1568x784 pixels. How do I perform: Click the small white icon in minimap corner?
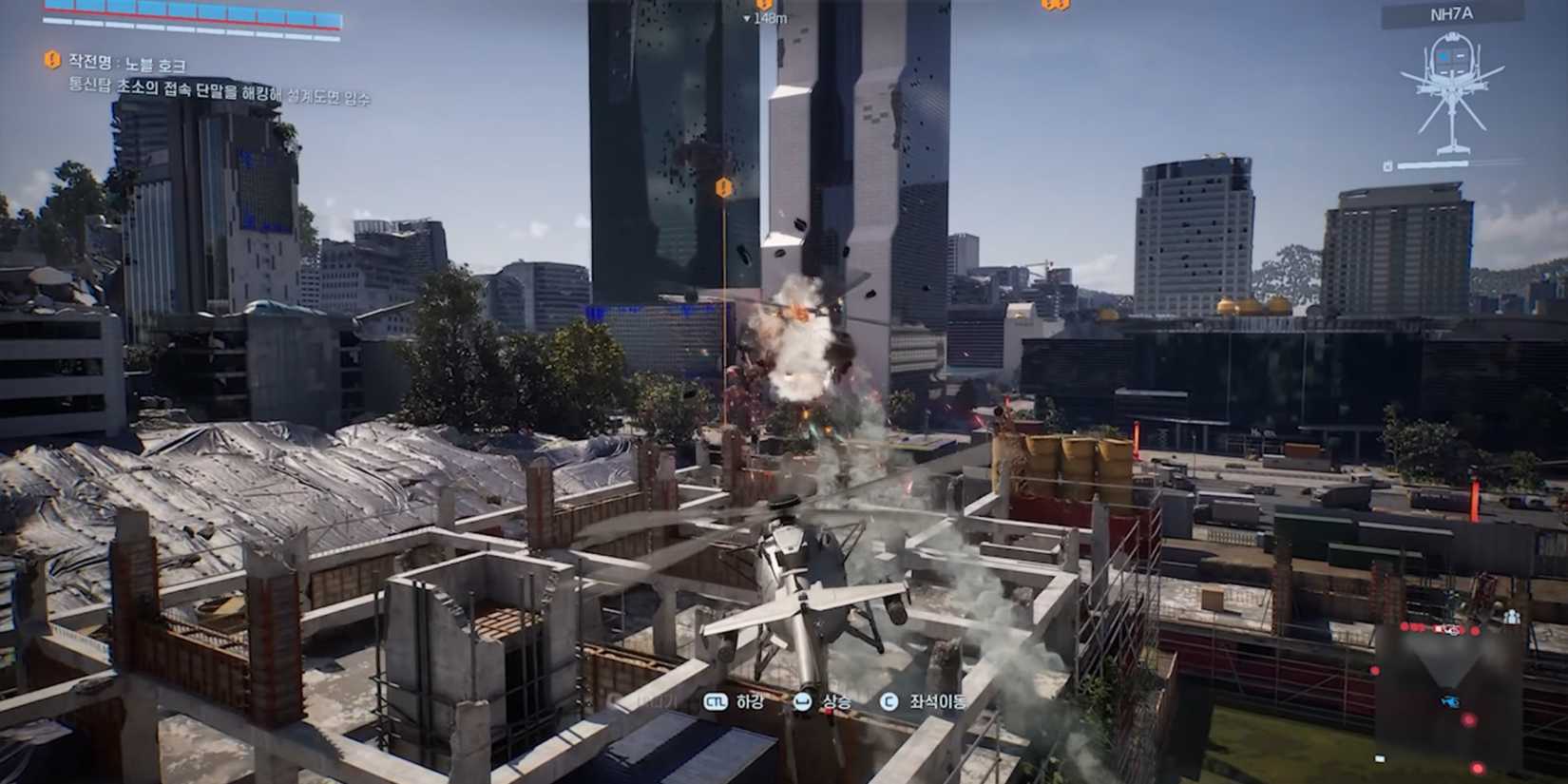click(1379, 758)
